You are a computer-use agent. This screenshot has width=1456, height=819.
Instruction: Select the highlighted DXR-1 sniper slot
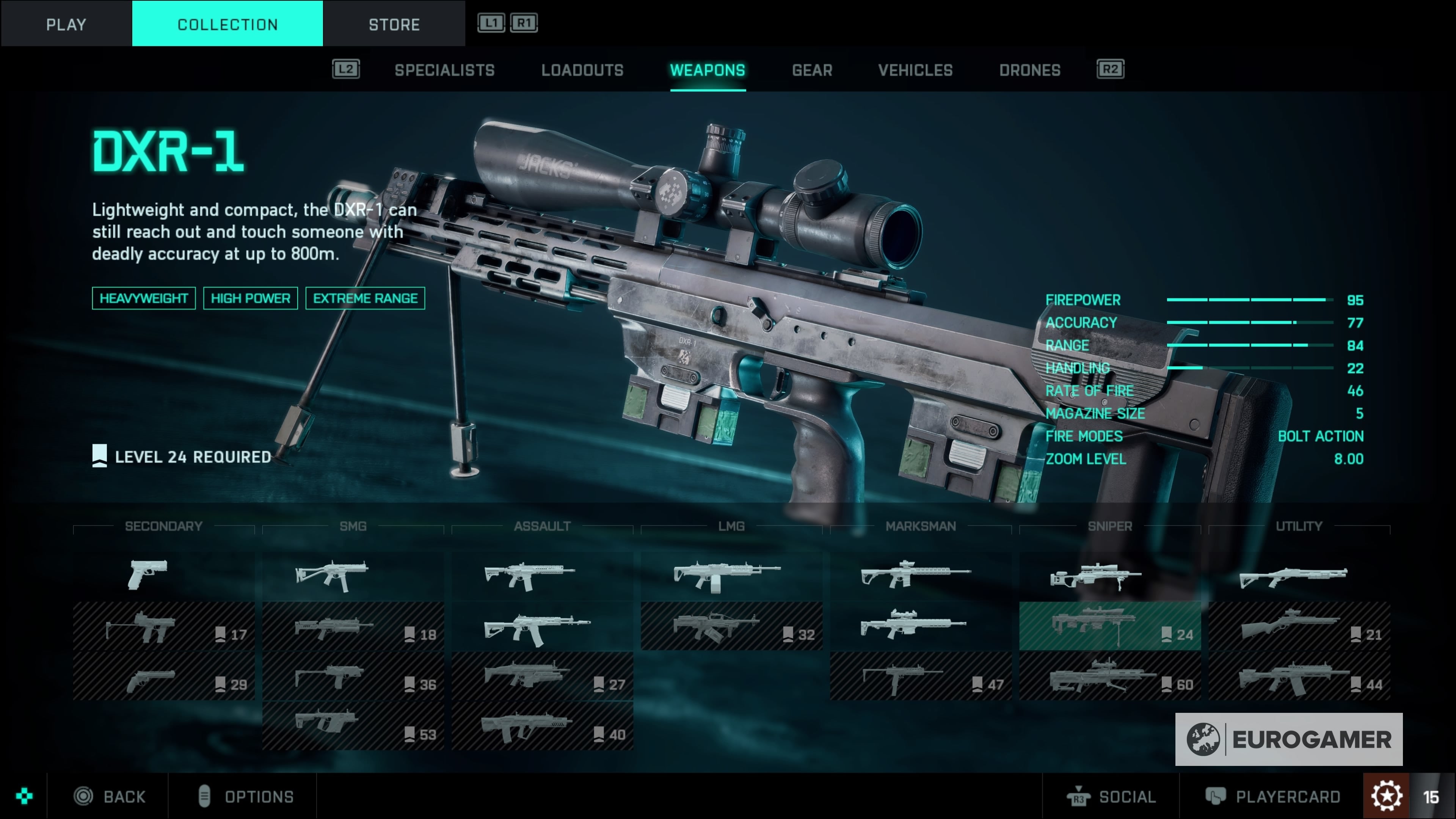click(1109, 626)
